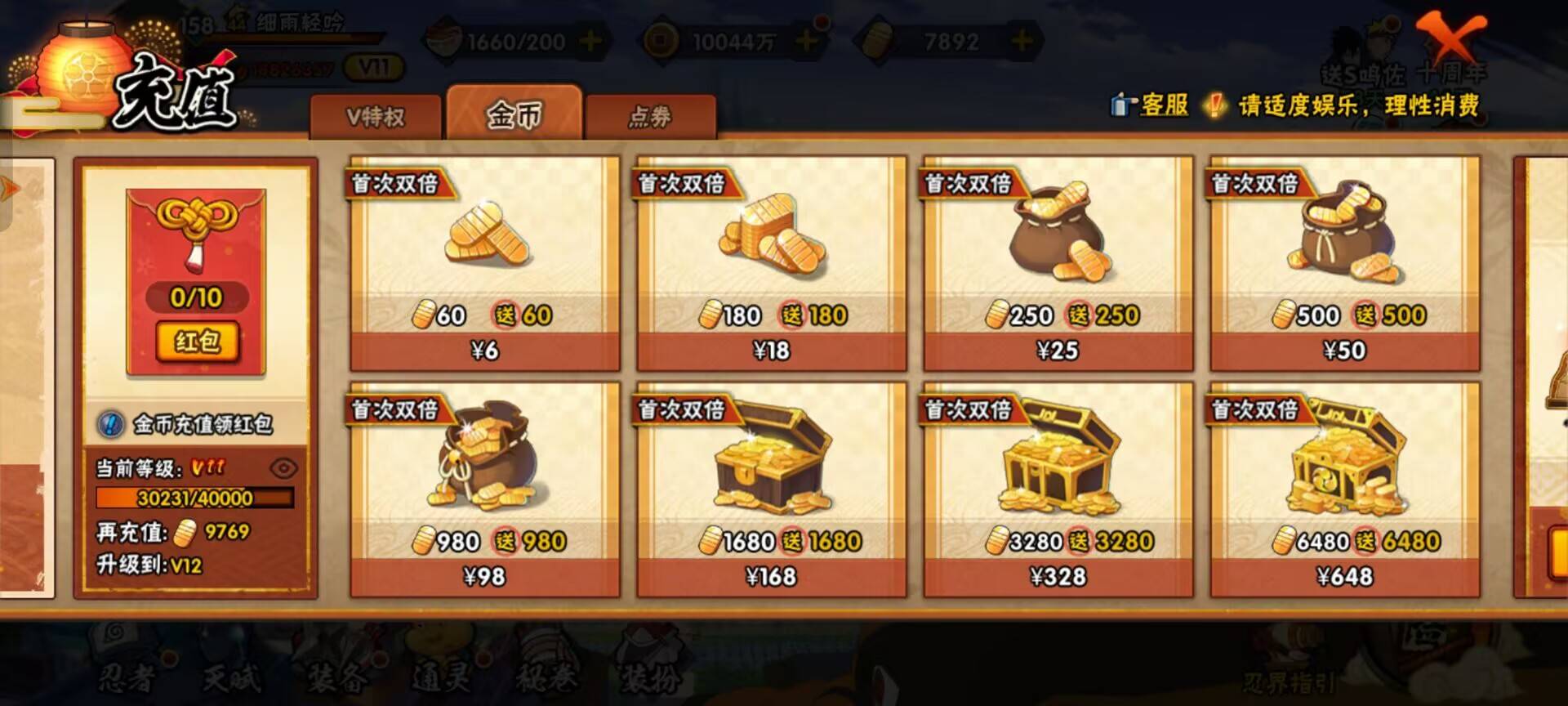Image resolution: width=1568 pixels, height=706 pixels.
Task: Purchase the ¥648 treasure chest pack
Action: click(x=1345, y=575)
